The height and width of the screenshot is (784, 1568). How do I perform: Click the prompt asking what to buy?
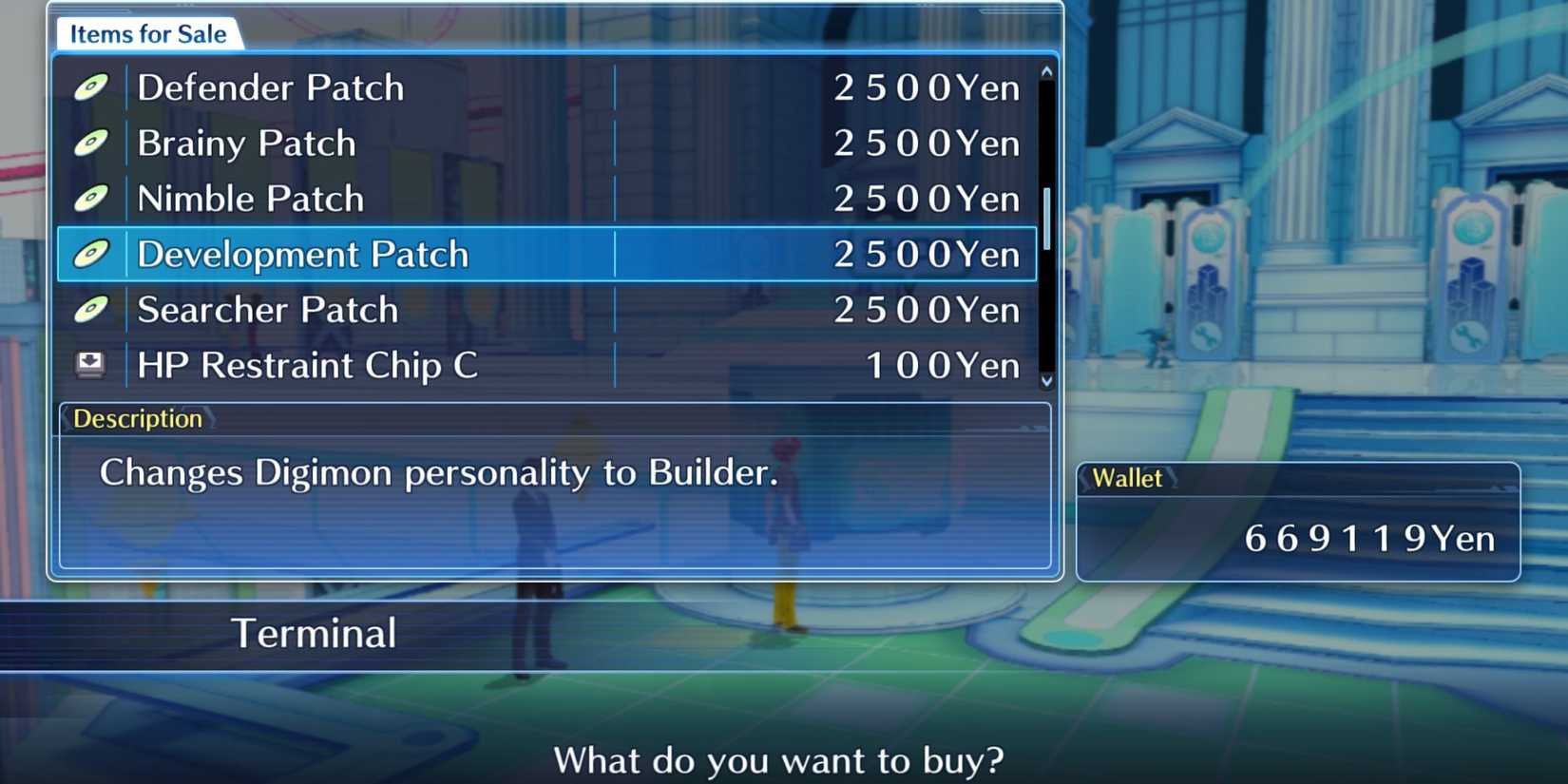779,759
